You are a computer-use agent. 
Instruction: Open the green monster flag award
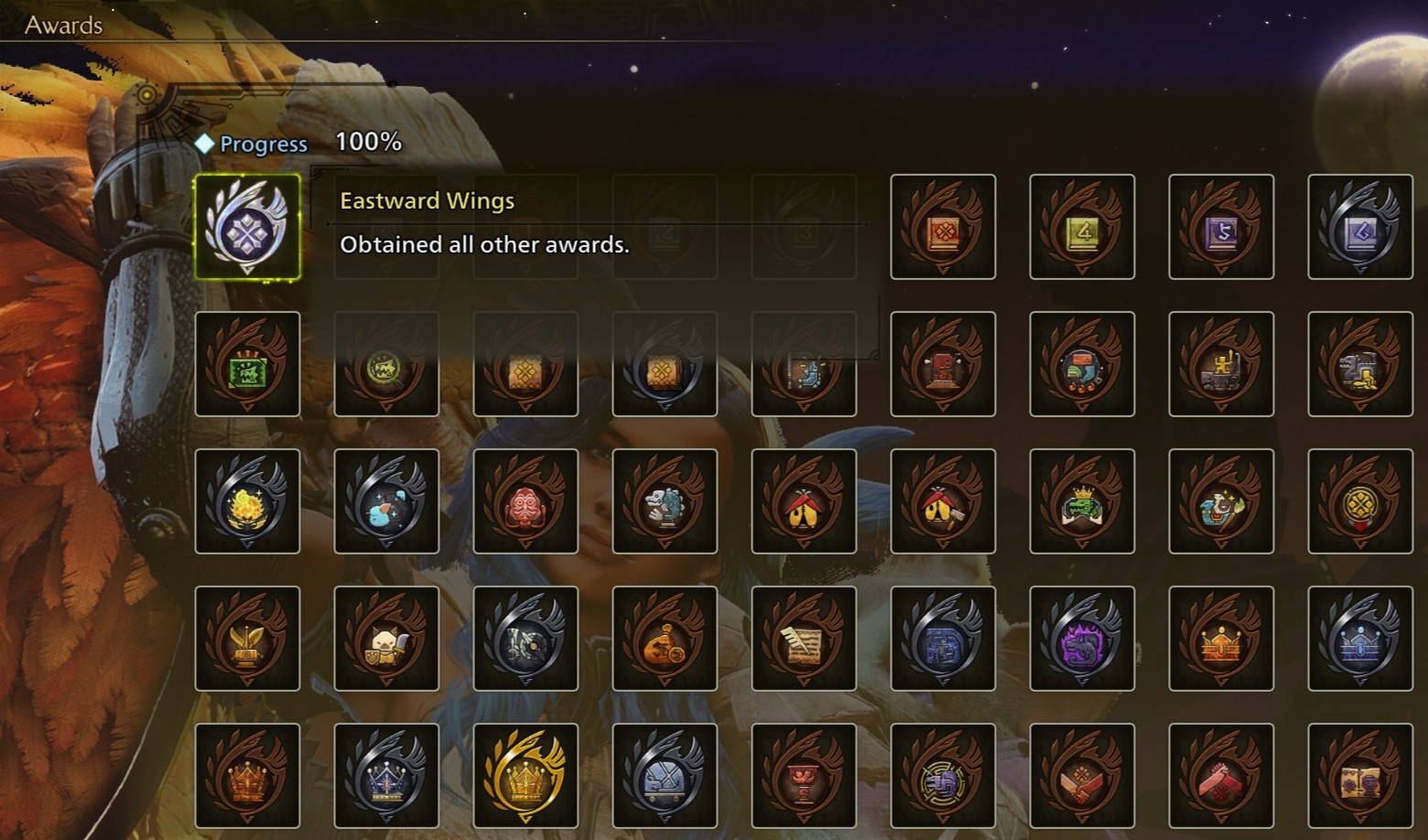tap(247, 364)
